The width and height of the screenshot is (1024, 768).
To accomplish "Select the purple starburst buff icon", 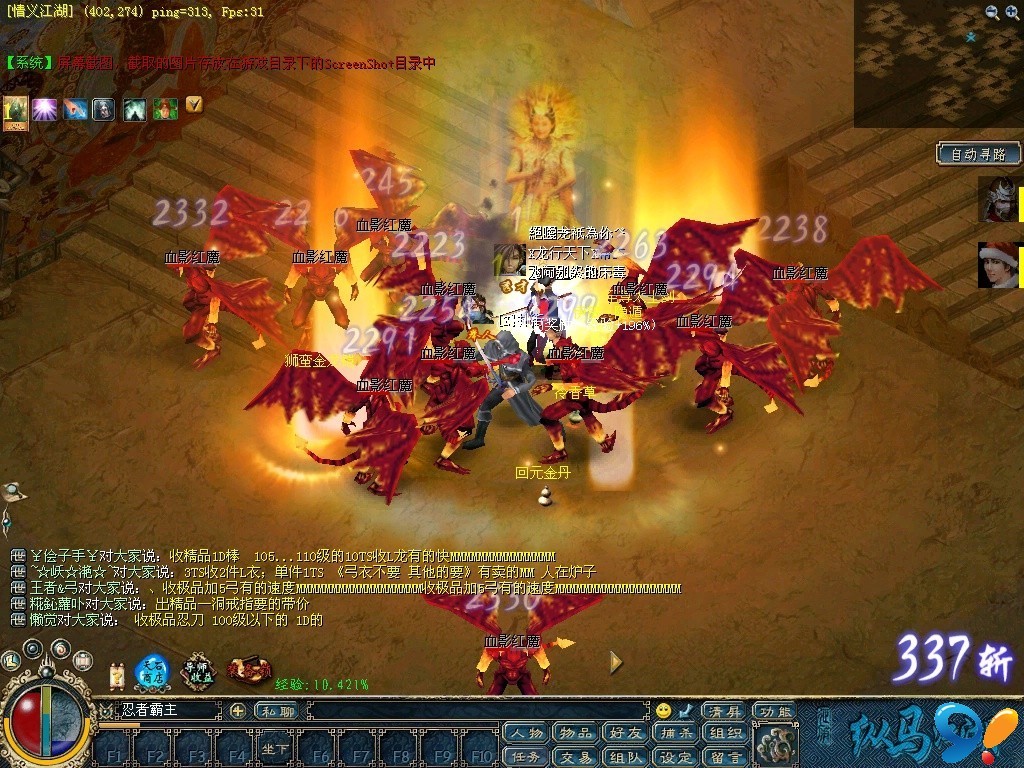I will (44, 109).
